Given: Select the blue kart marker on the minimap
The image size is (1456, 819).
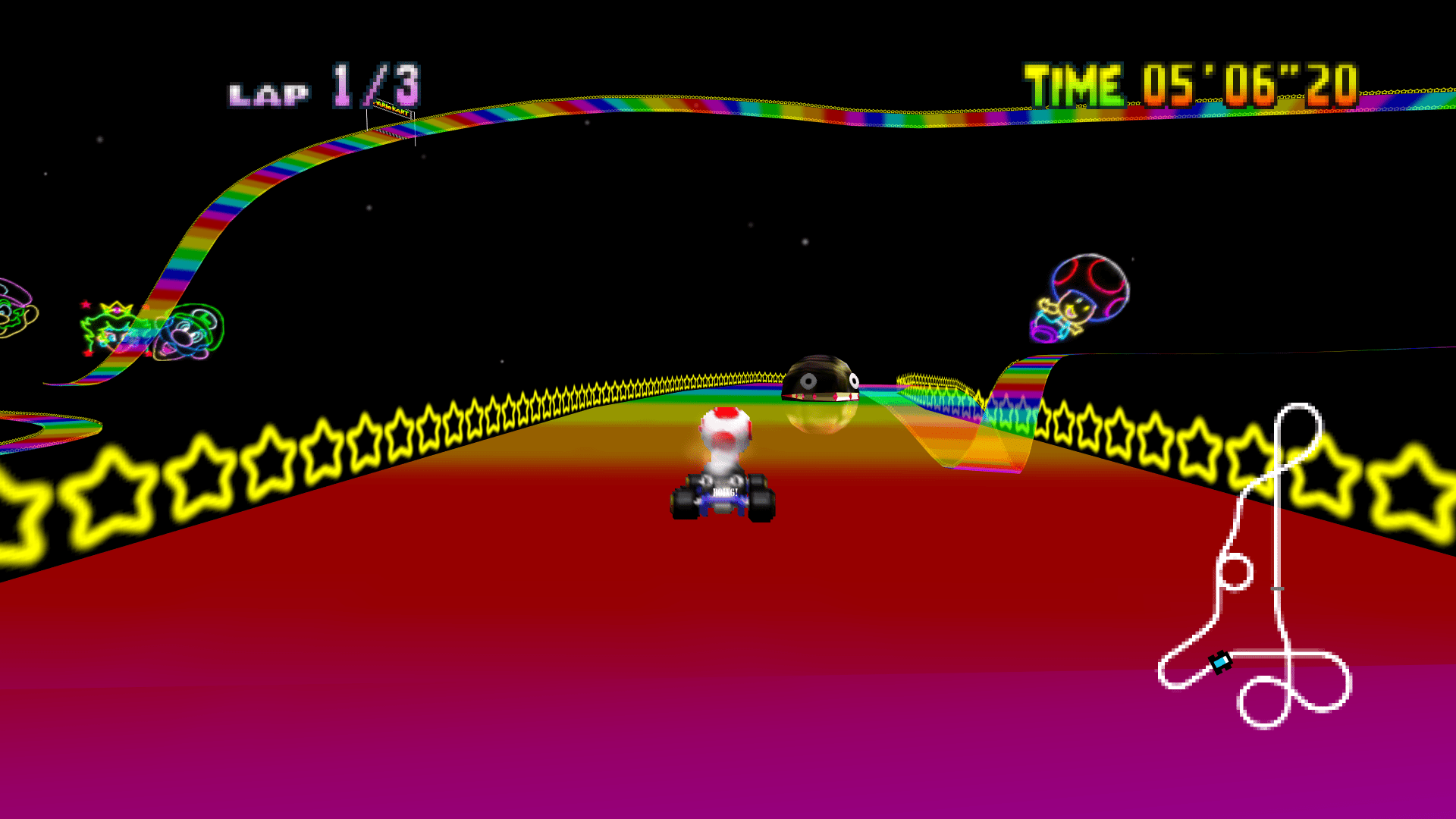Looking at the screenshot, I should coord(1220,662).
